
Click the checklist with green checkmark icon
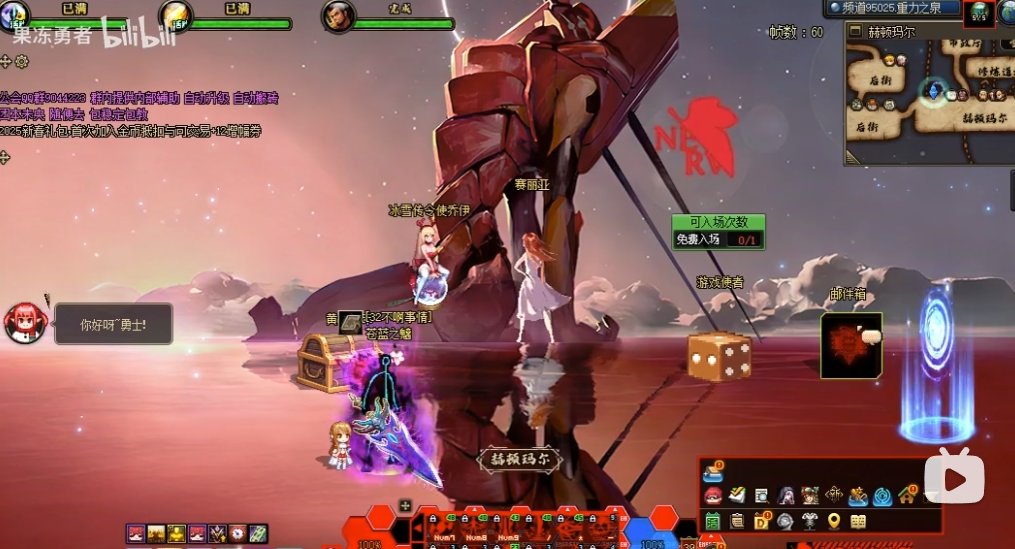[737, 495]
